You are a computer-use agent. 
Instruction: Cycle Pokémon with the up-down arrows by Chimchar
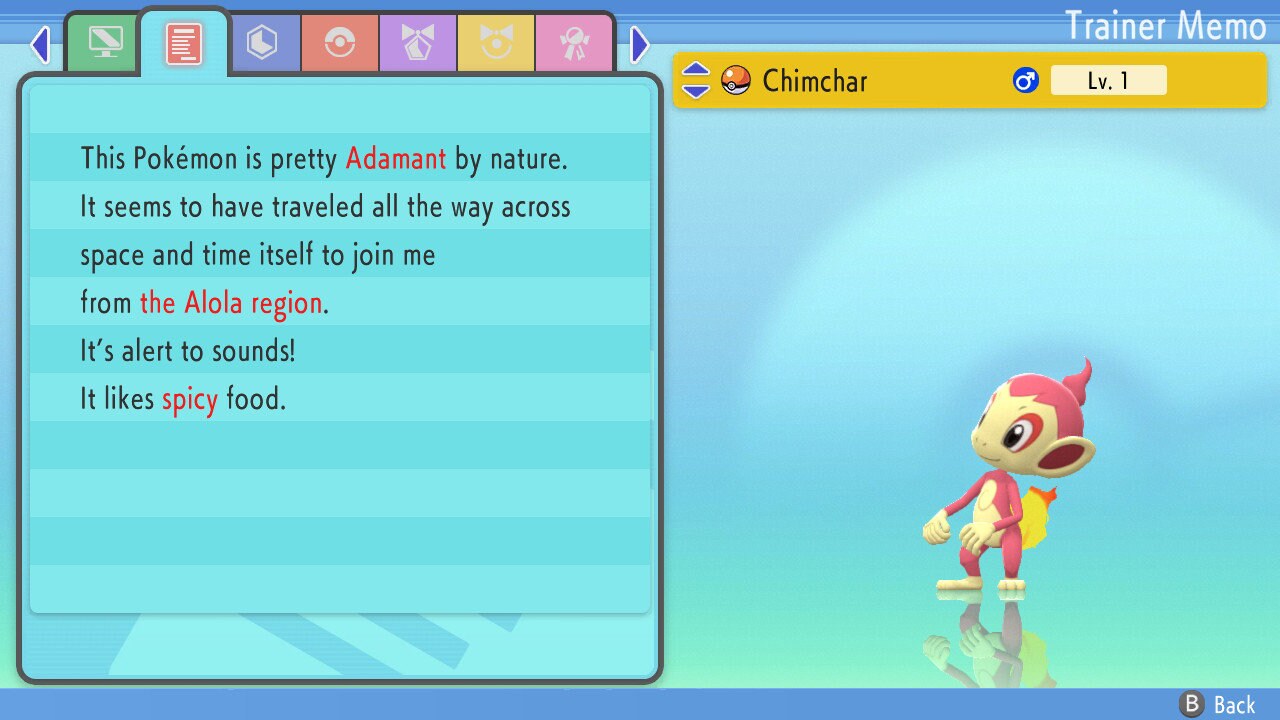click(696, 80)
